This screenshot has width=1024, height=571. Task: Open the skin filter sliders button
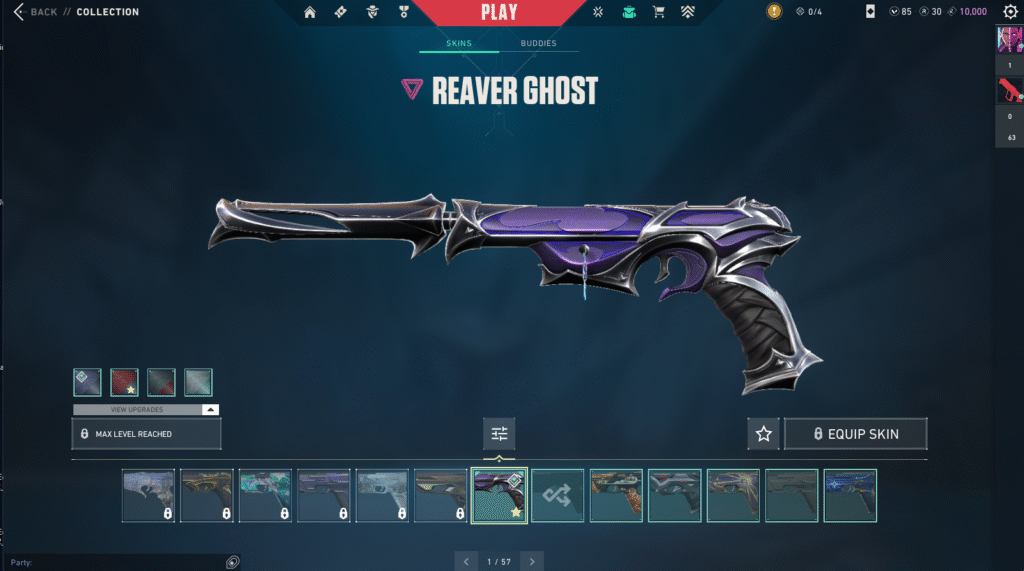coord(499,434)
